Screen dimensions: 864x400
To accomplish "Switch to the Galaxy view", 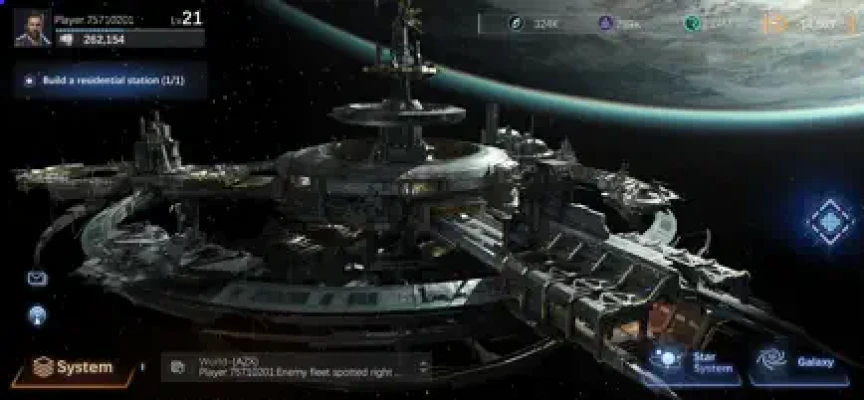I will coord(798,362).
